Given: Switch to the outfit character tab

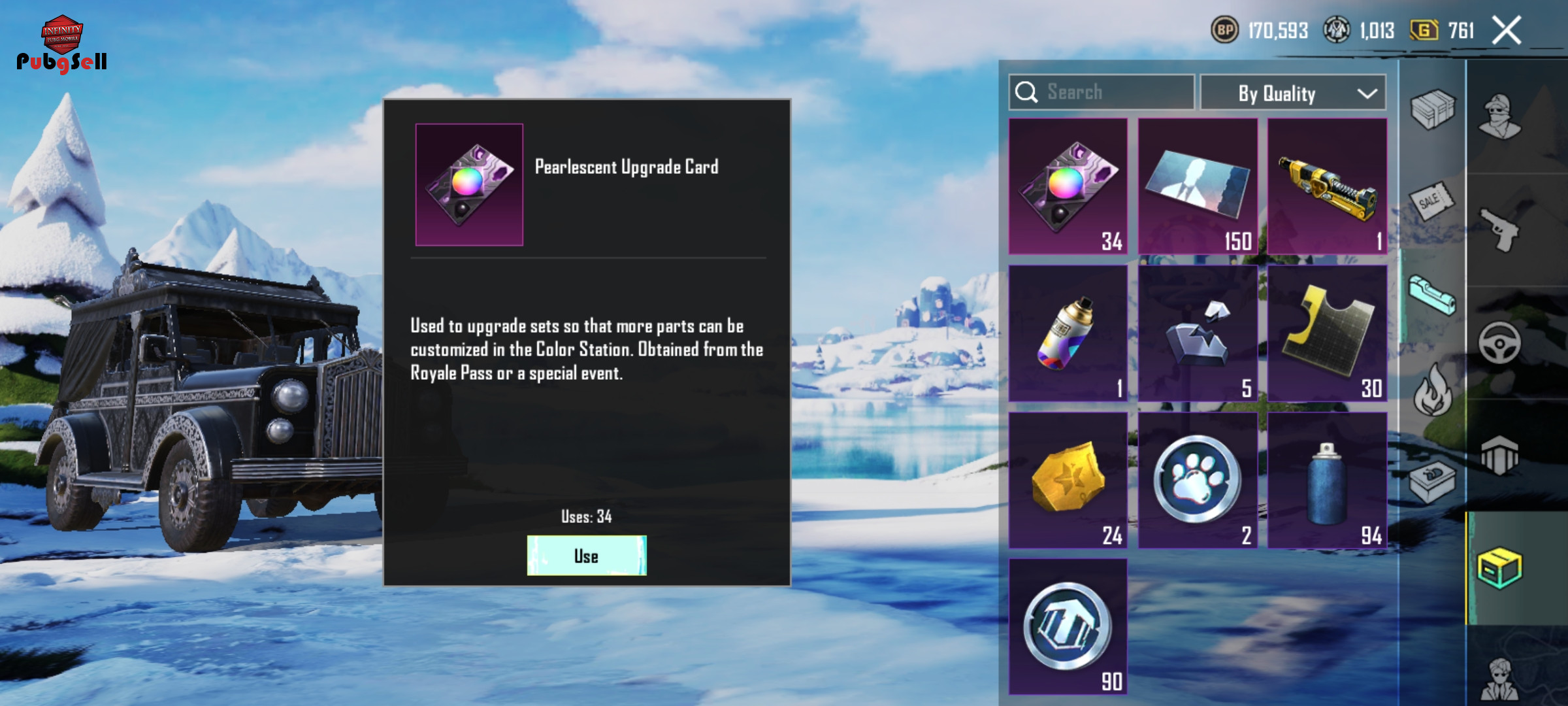Looking at the screenshot, I should click(x=1500, y=116).
